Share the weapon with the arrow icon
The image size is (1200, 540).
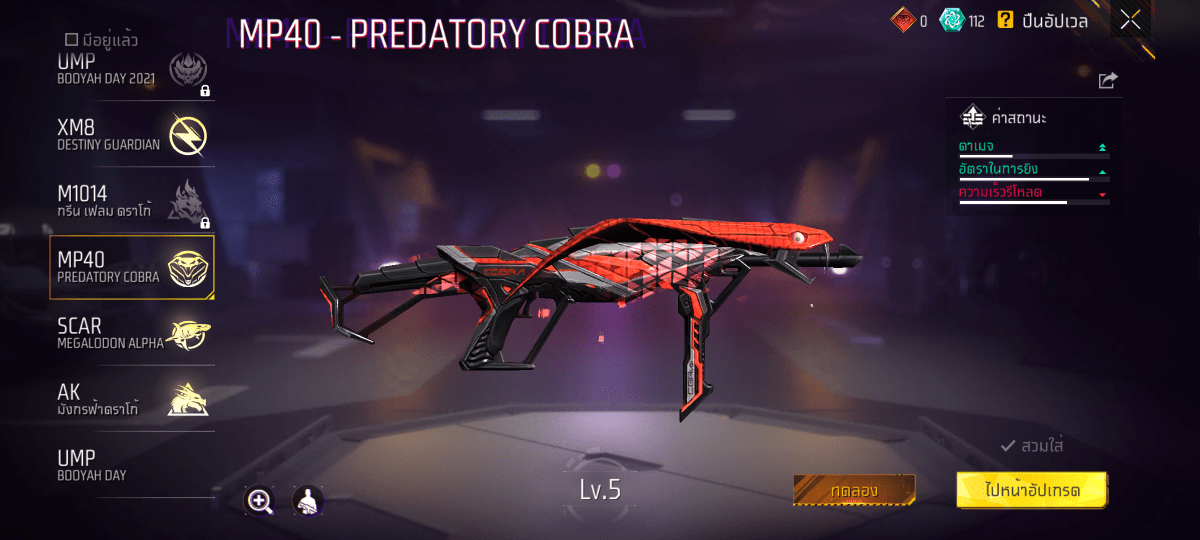coord(1107,81)
